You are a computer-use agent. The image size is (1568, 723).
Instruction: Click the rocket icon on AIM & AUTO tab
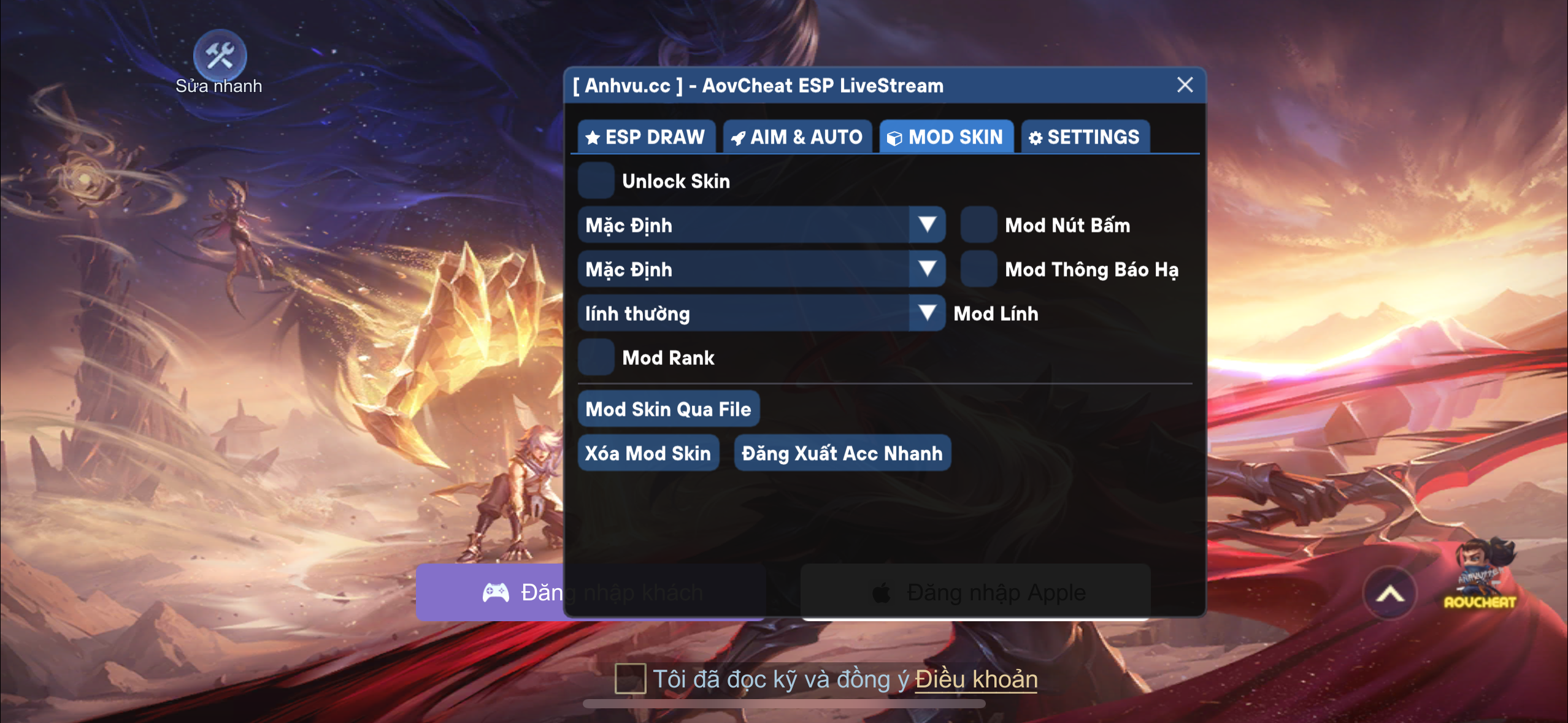pyautogui.click(x=739, y=137)
